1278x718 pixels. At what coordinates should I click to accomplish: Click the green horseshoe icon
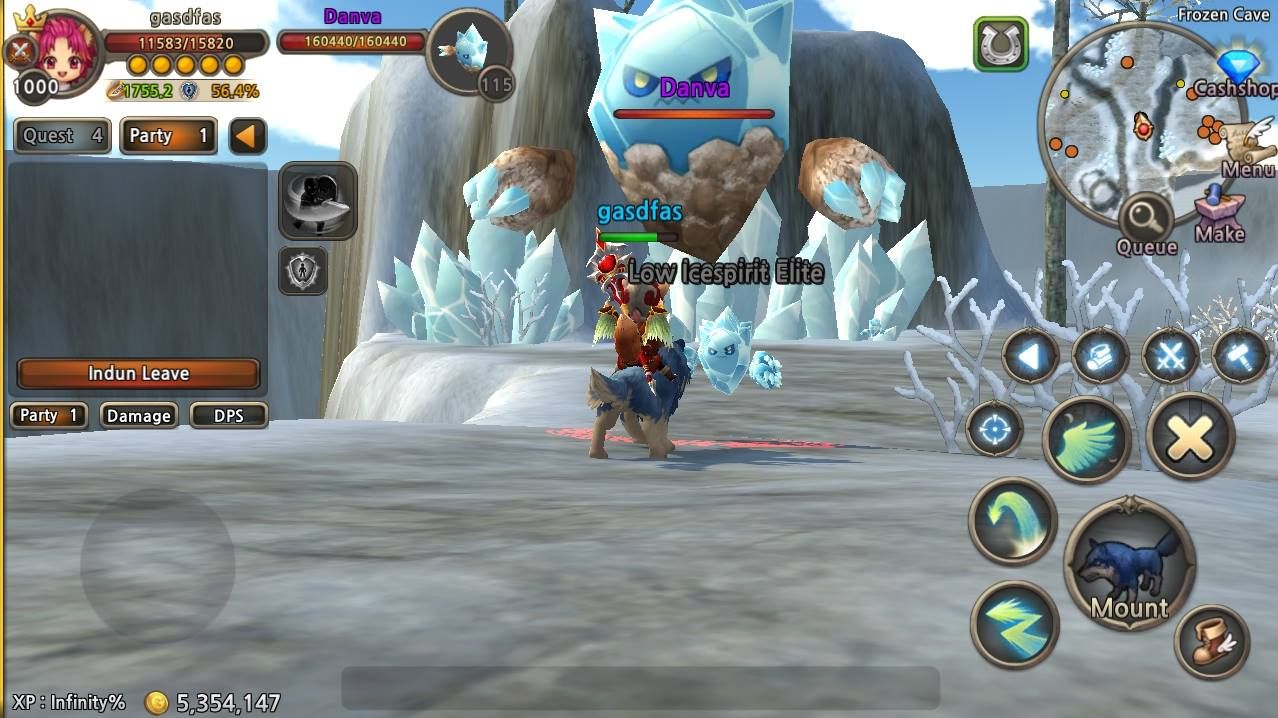1000,44
